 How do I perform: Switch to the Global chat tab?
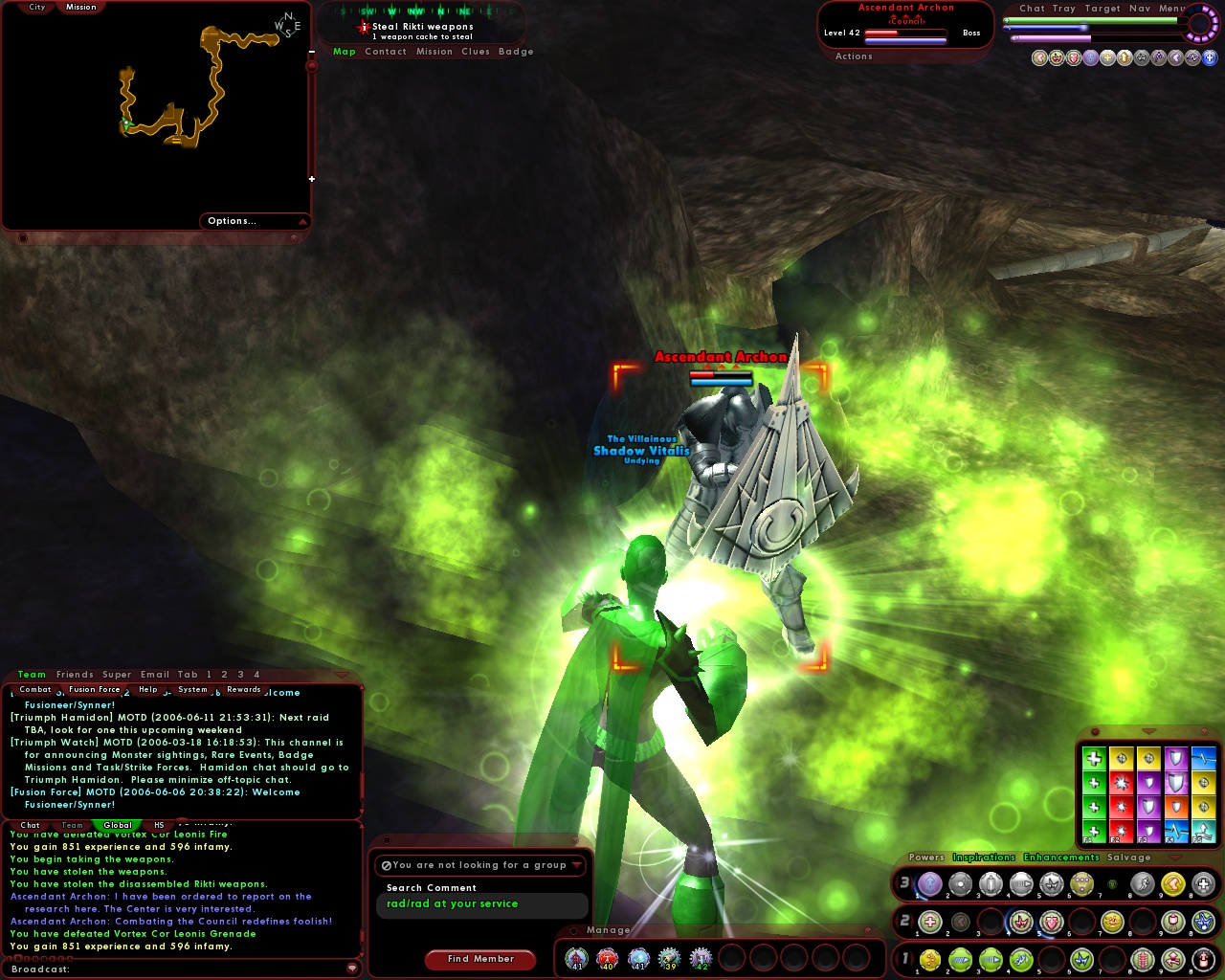pos(117,825)
